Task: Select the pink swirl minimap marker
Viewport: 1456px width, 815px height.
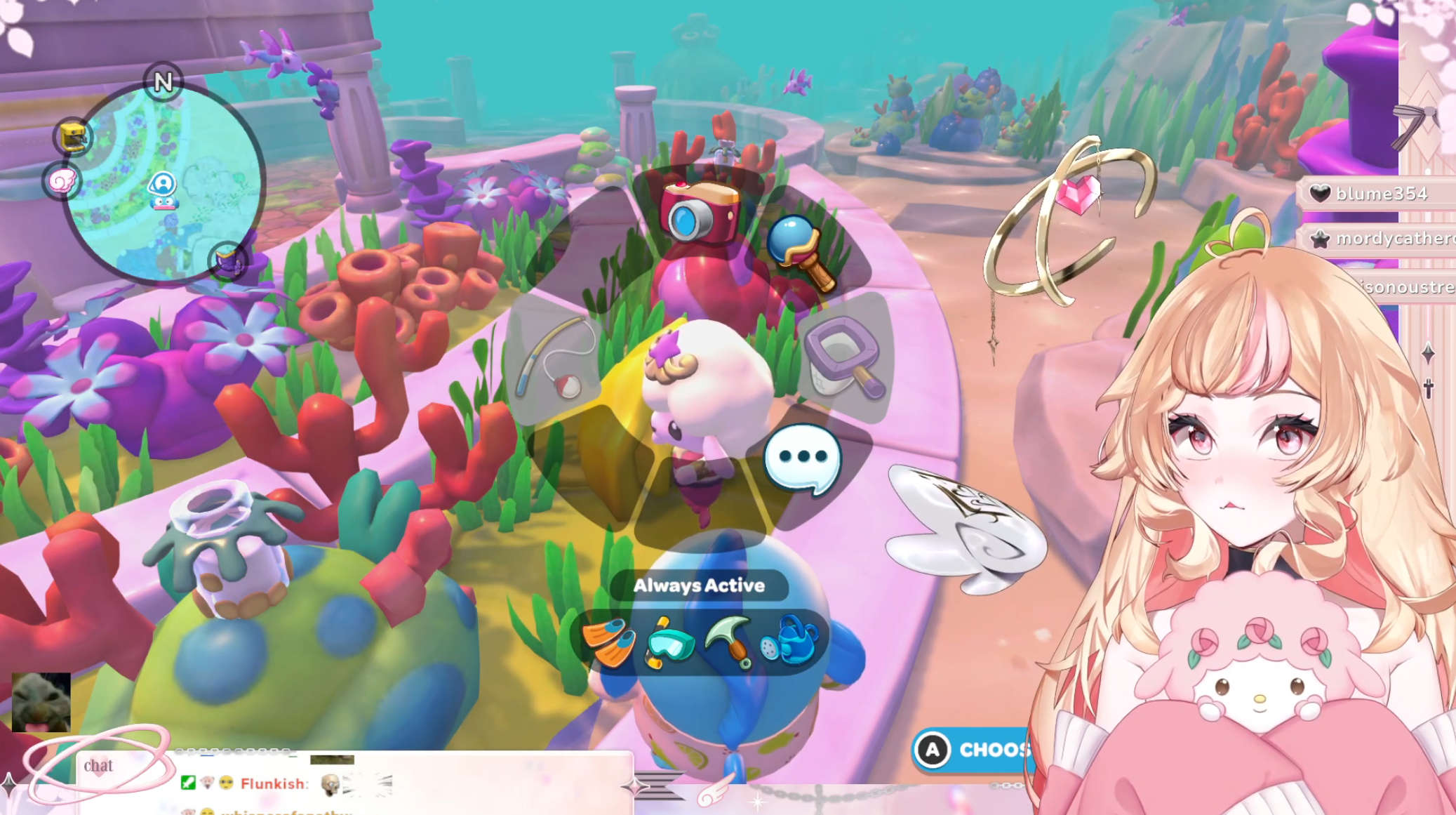Action: pyautogui.click(x=62, y=182)
